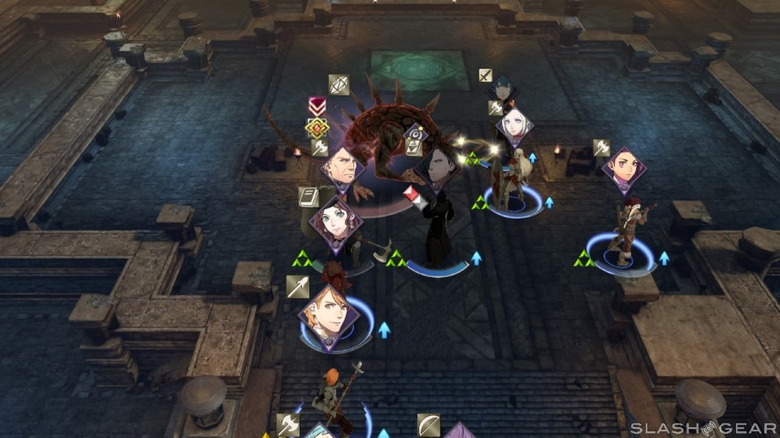Target the grey-haired enemy commander portrait
Screen dimensions: 780x438
coord(344,168)
